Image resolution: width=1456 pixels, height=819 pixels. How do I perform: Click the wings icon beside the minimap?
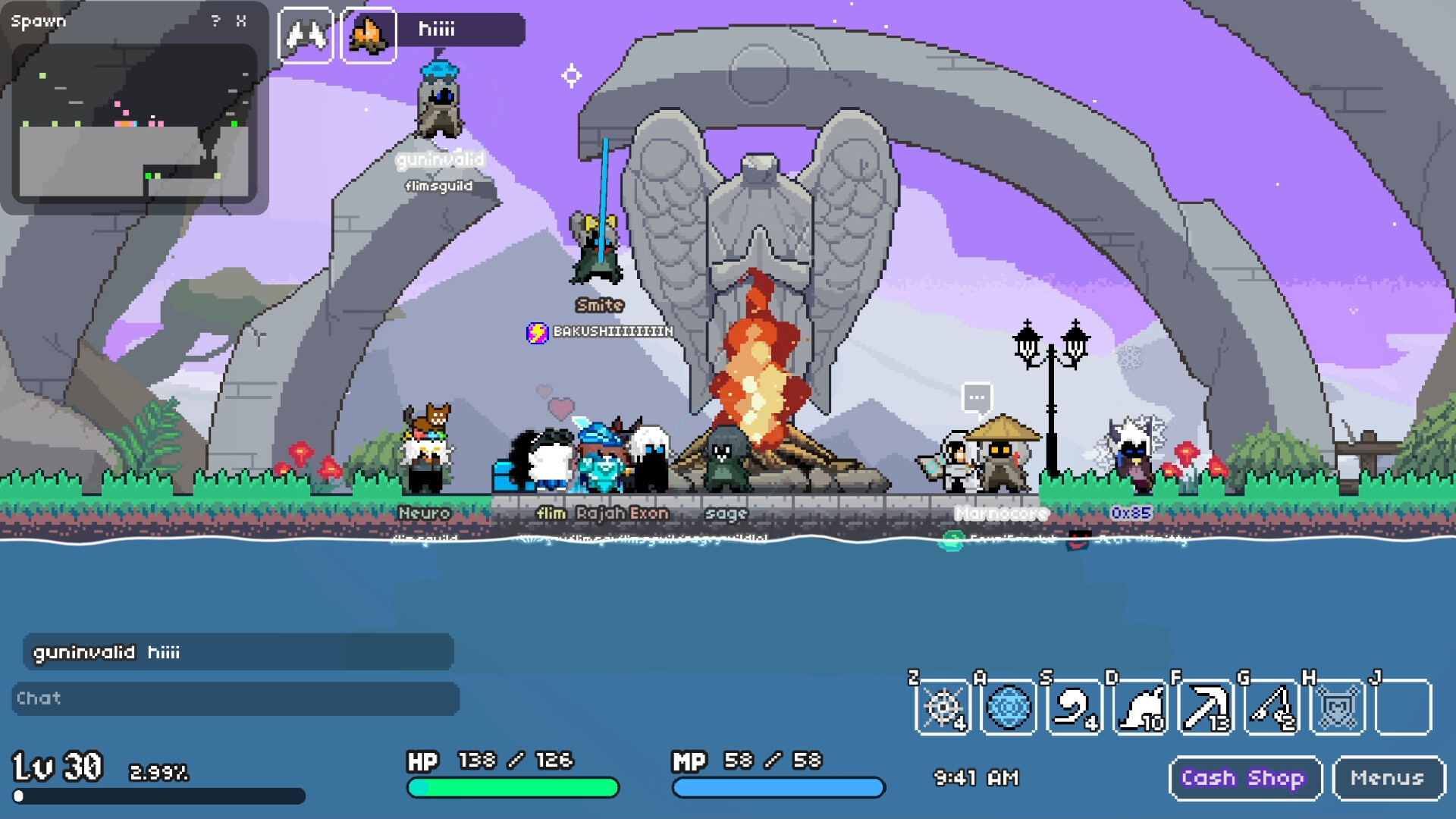click(305, 34)
